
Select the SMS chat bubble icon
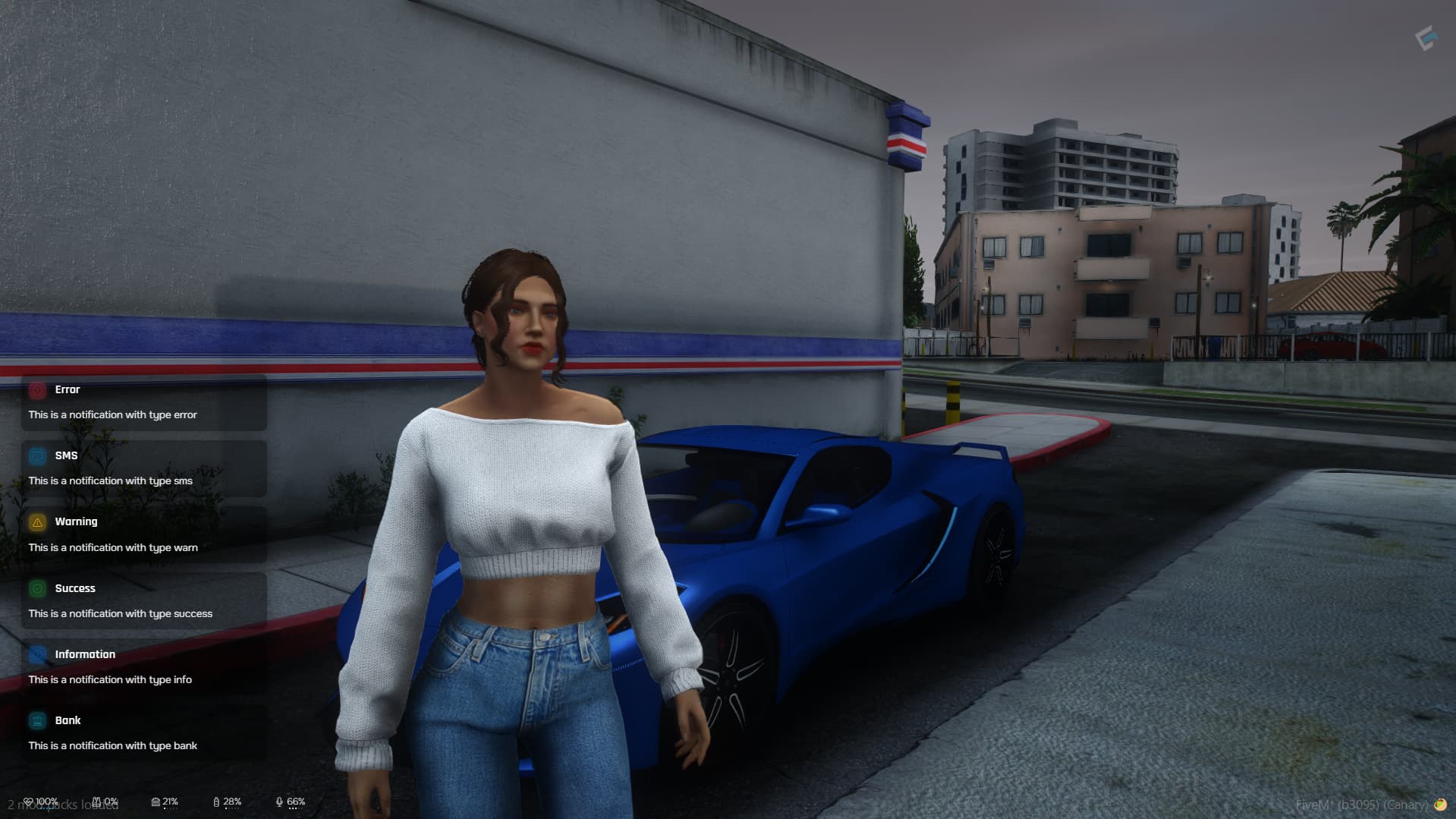36,455
